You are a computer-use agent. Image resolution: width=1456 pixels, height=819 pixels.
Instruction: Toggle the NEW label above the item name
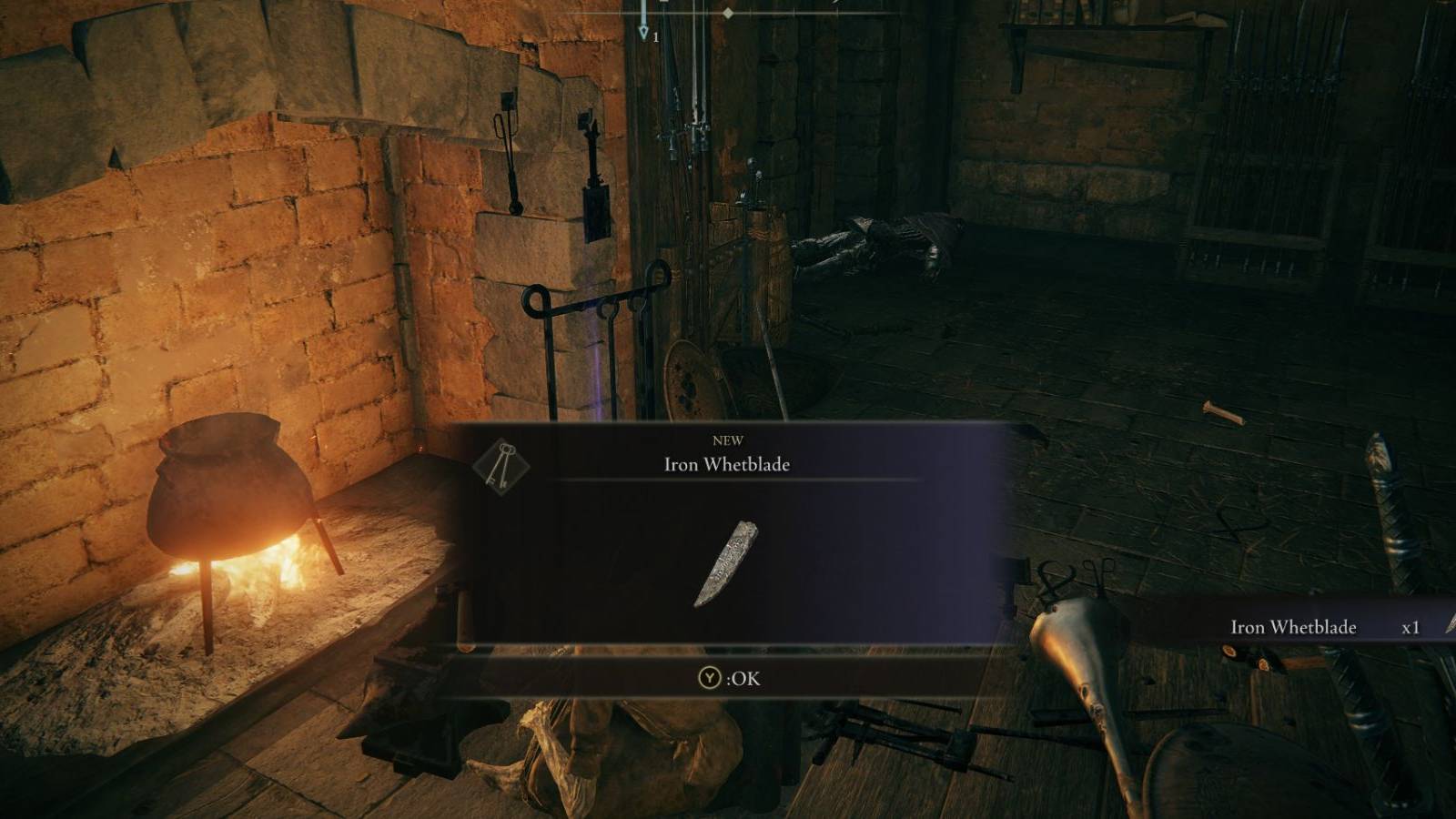pos(726,440)
